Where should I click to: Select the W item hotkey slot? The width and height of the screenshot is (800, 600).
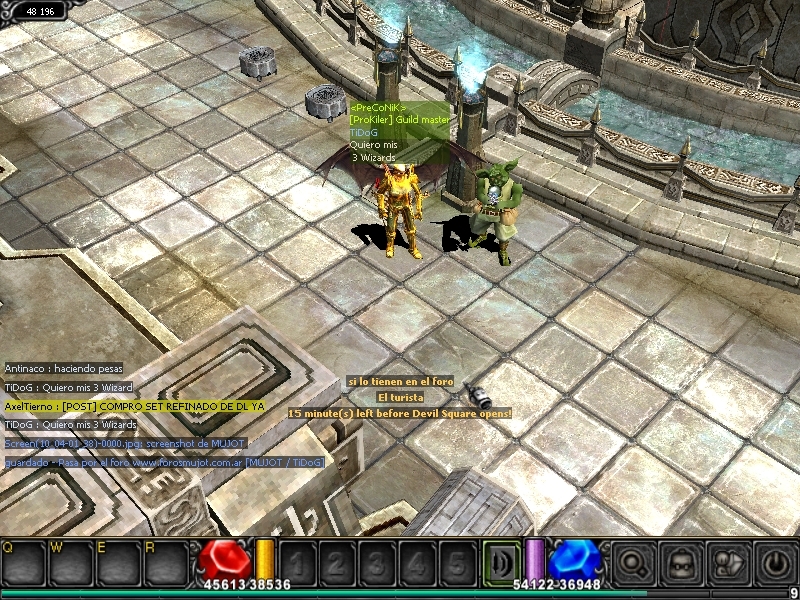68,560
